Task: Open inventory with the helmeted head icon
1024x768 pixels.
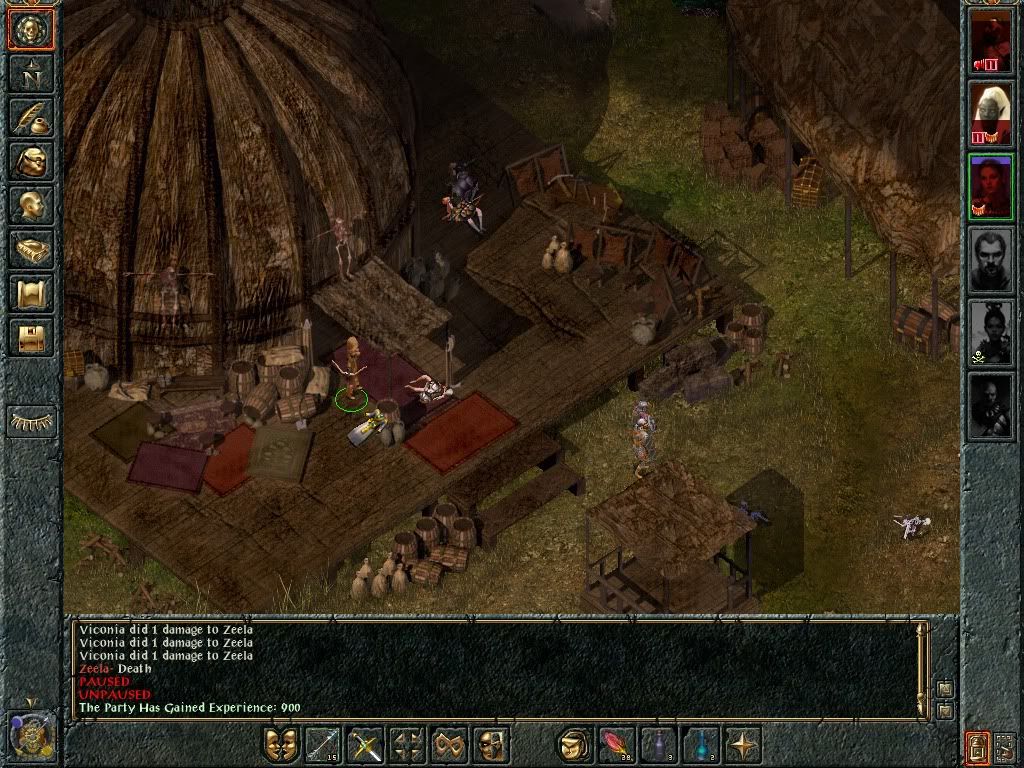Action: coord(31,161)
